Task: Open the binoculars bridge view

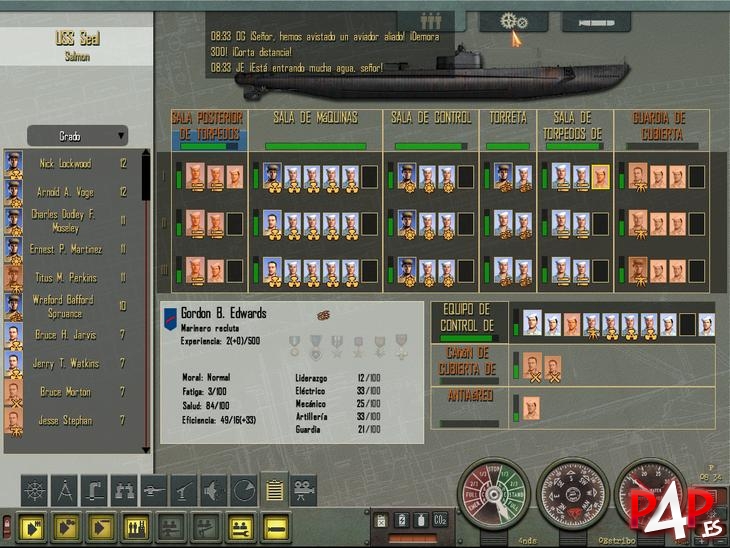Action: pyautogui.click(x=125, y=490)
